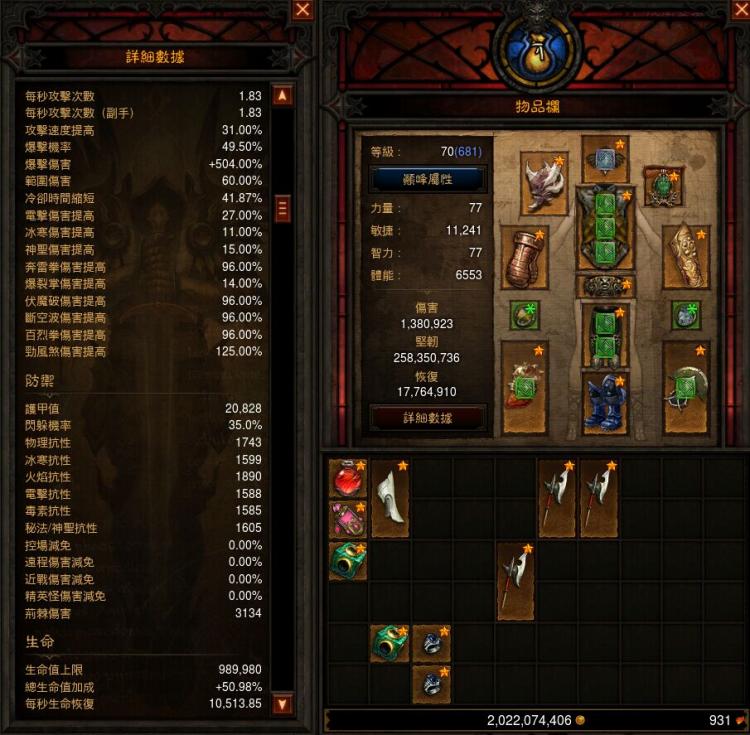
Task: Select the equipped belt slot
Action: click(605, 286)
